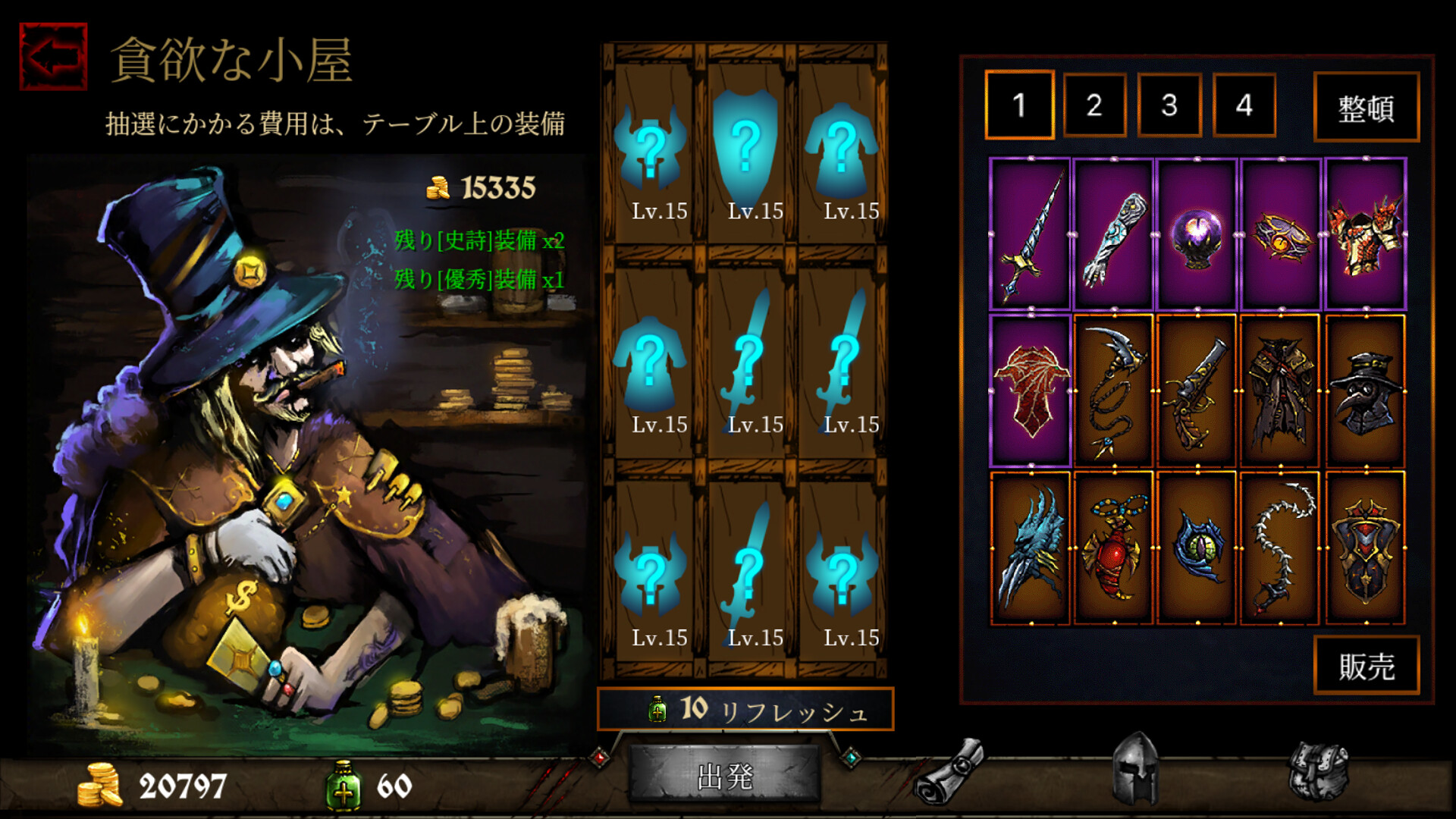This screenshot has height=819, width=1456.
Task: Choose the plague doctor mask item
Action: 1365,391
